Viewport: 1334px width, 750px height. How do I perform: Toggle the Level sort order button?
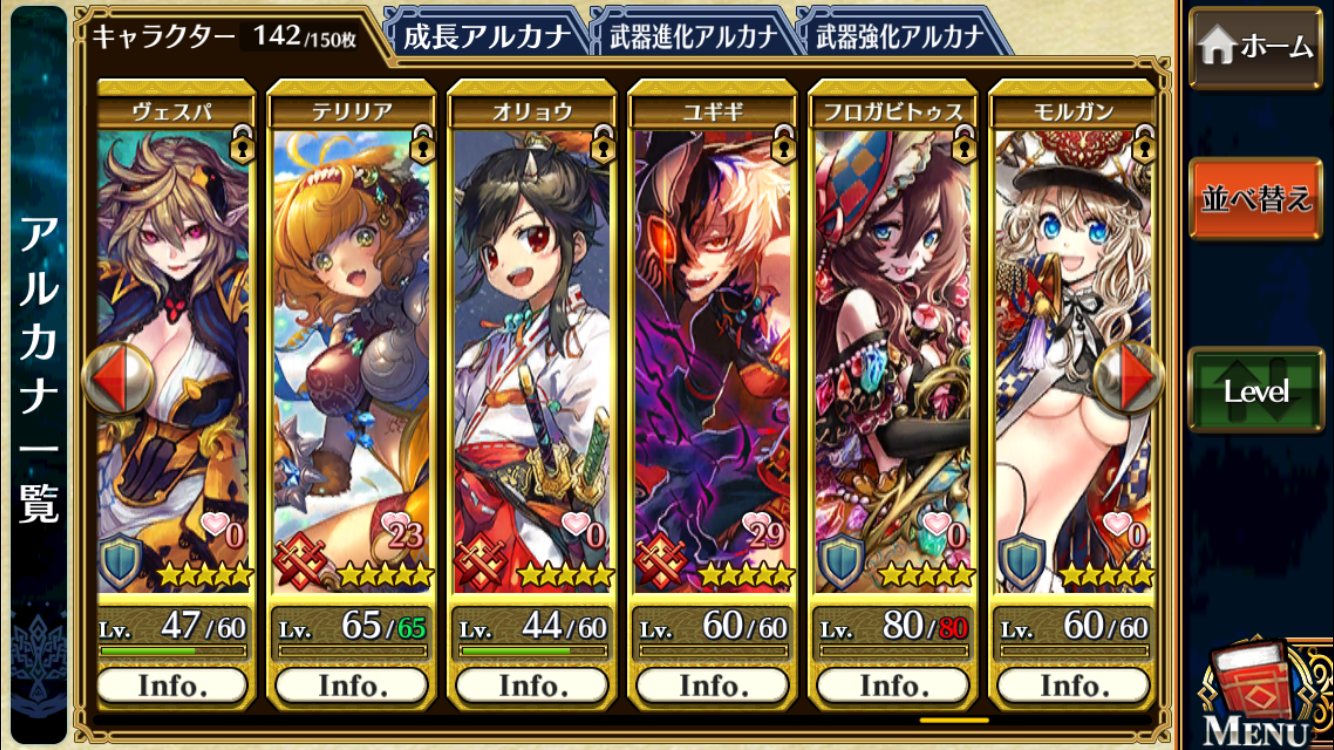point(1255,391)
